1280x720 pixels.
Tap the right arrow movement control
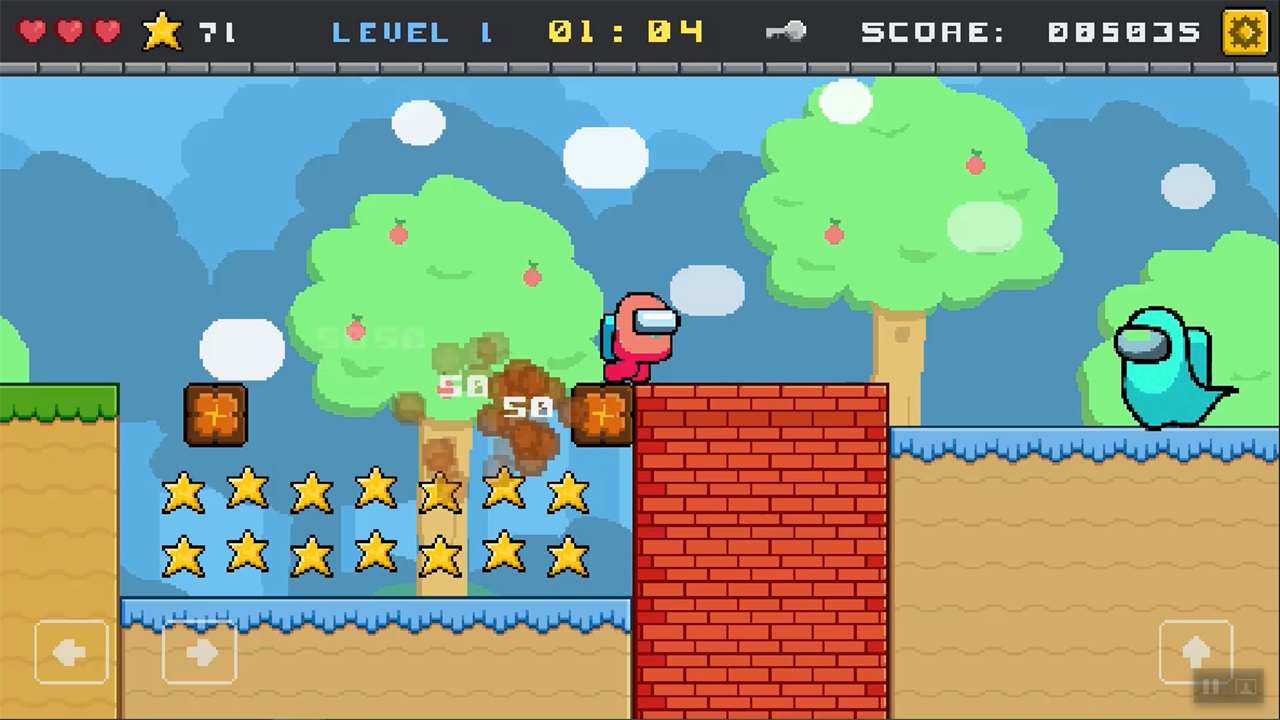[199, 652]
